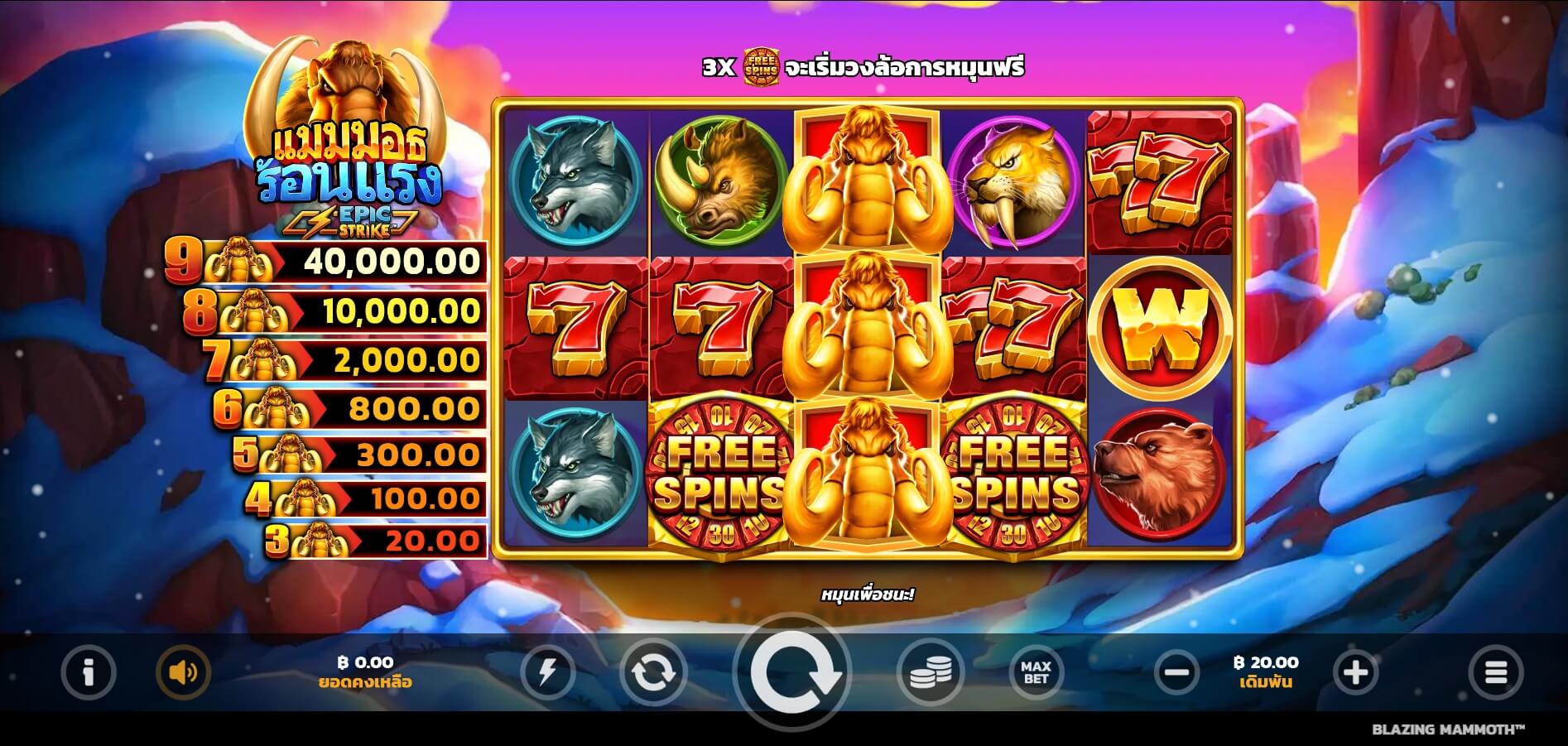Decrease the bet with the minus button

[x=1176, y=672]
